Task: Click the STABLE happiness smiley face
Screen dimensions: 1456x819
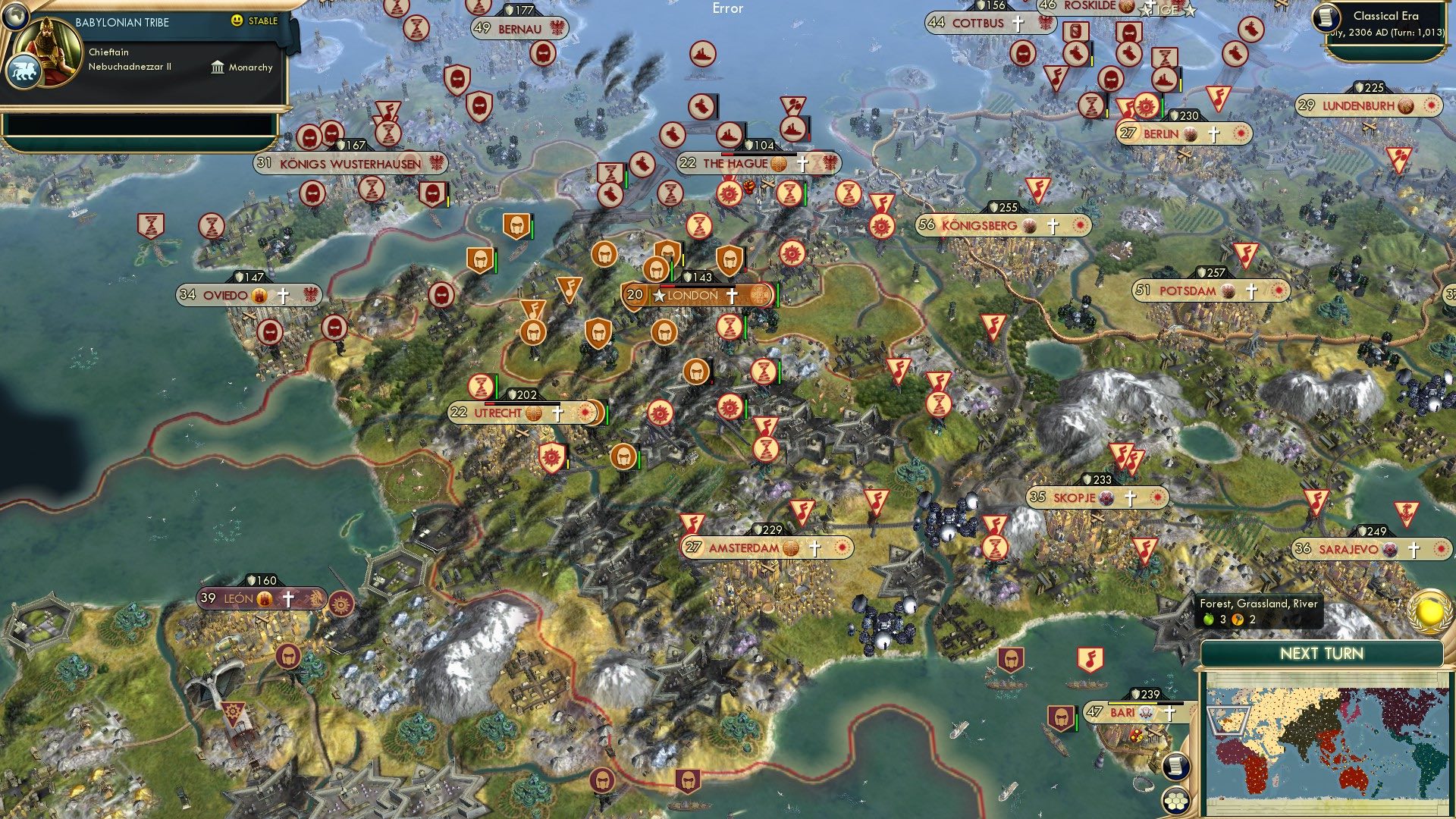Action: (237, 21)
